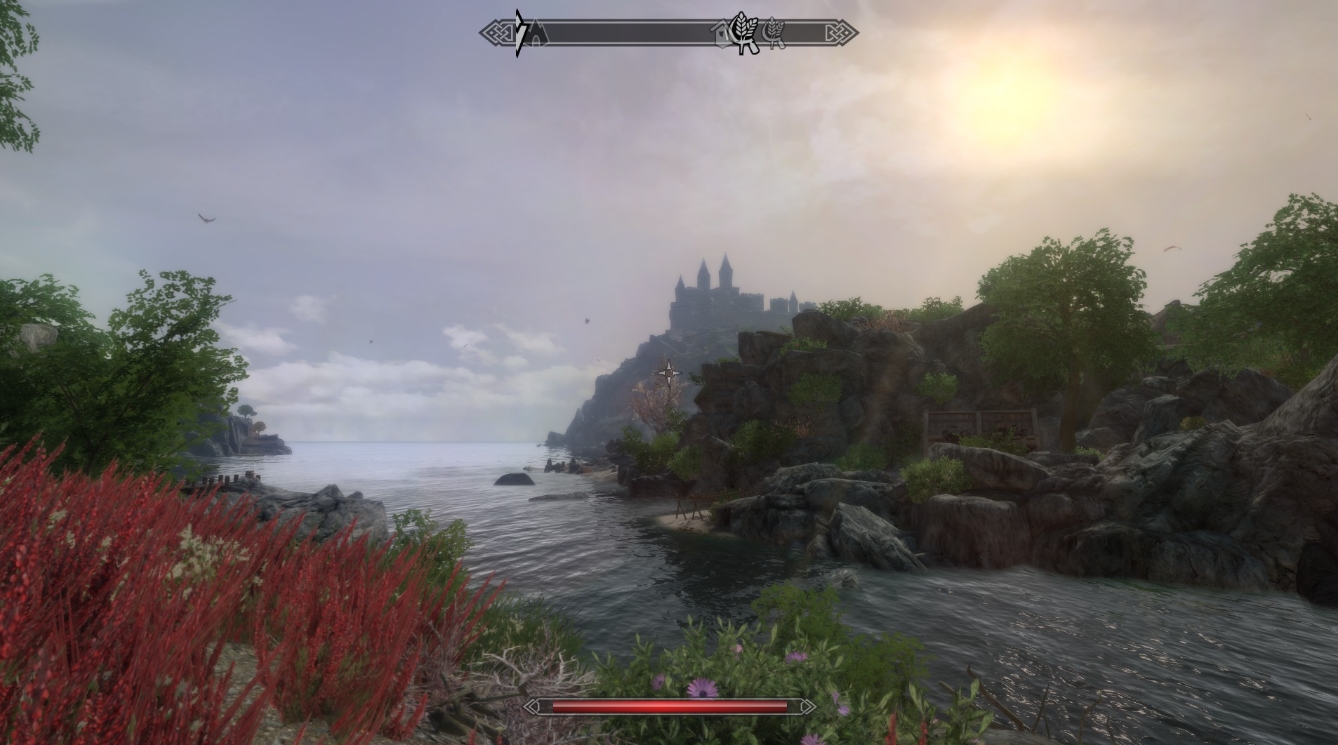Click the crosshair at screen center
Screen dimensions: 1338x745
(x=667, y=372)
